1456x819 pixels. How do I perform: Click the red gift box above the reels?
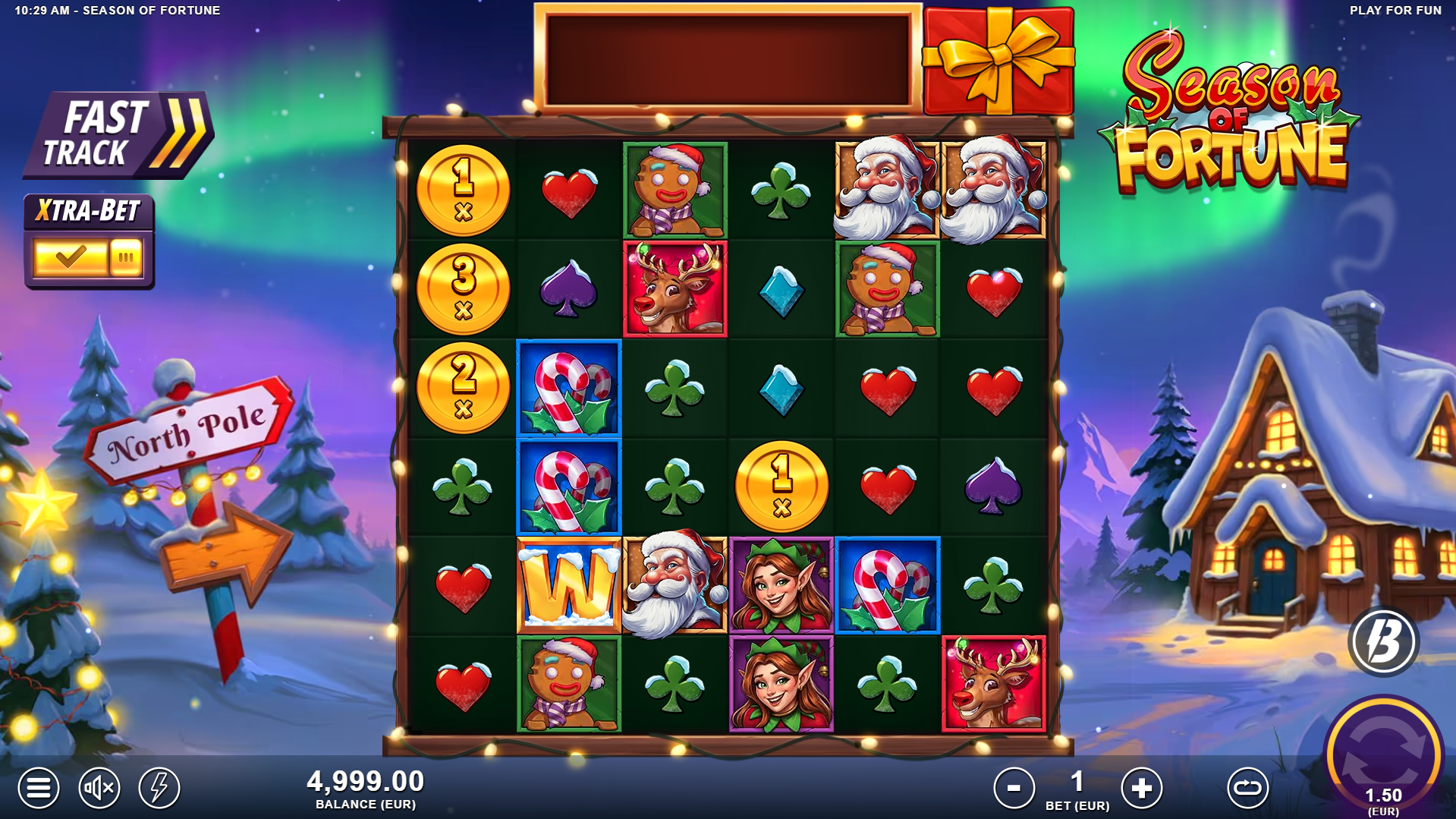pos(998,59)
